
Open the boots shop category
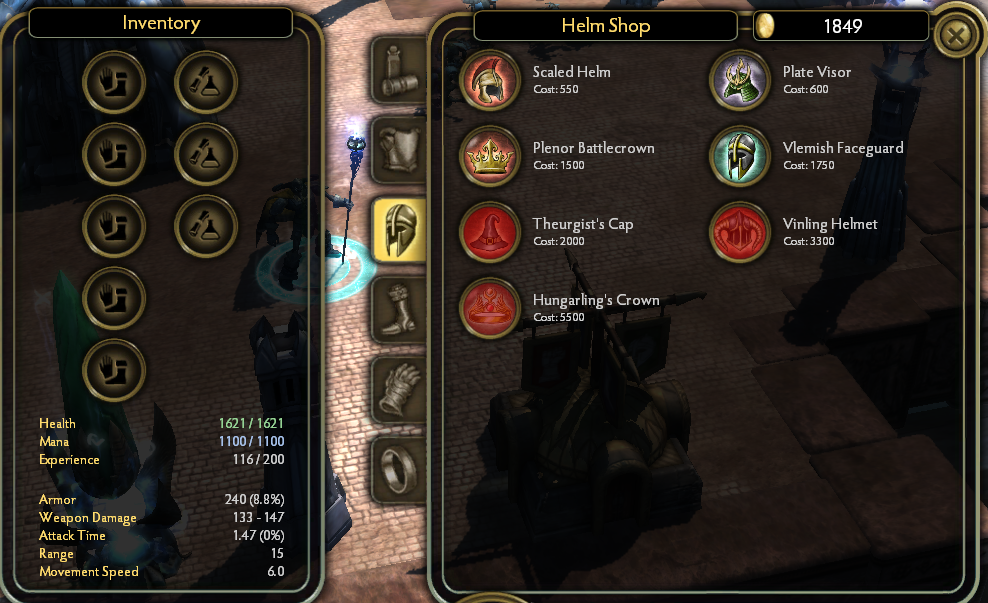400,309
